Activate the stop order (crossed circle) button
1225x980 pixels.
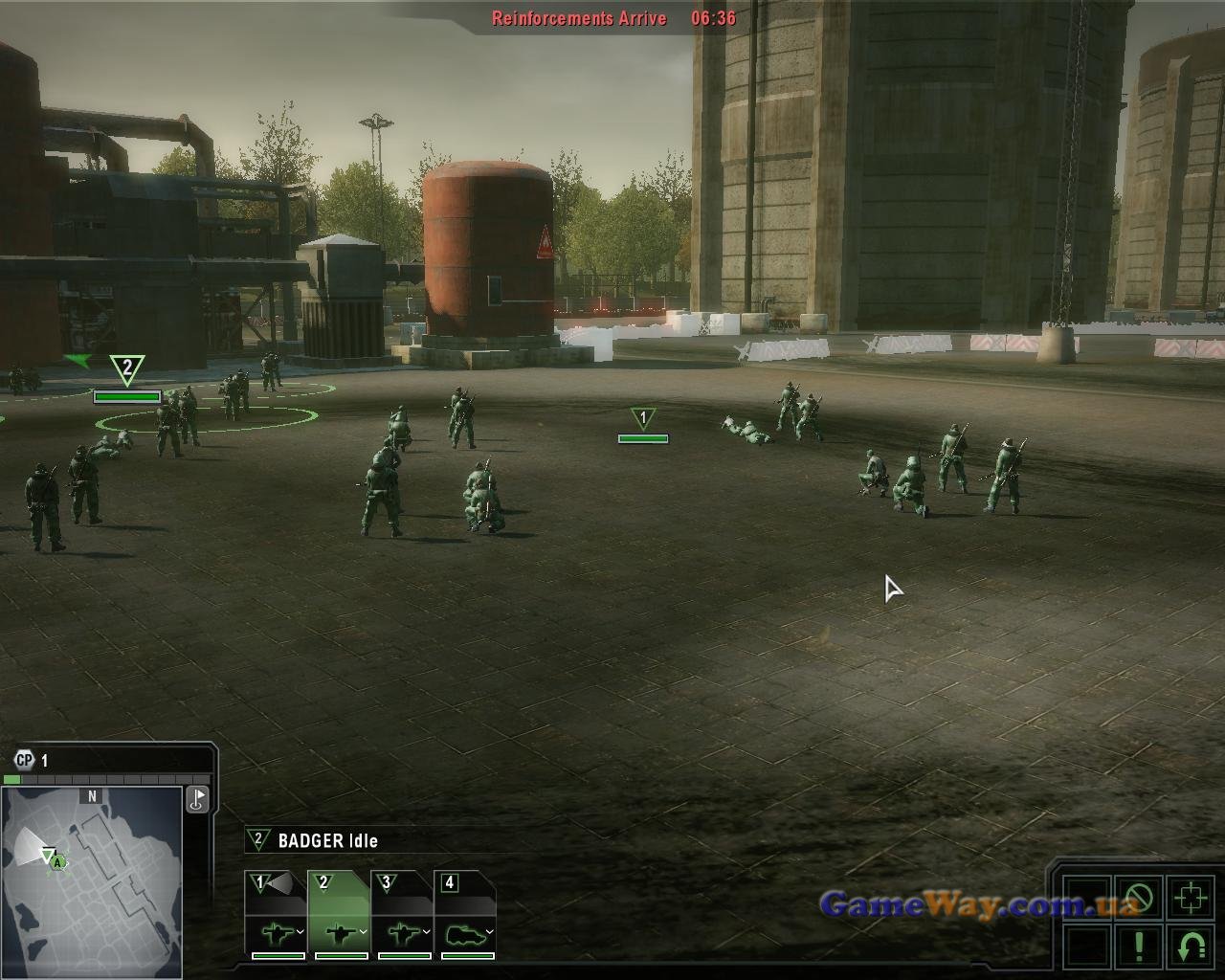click(1139, 898)
